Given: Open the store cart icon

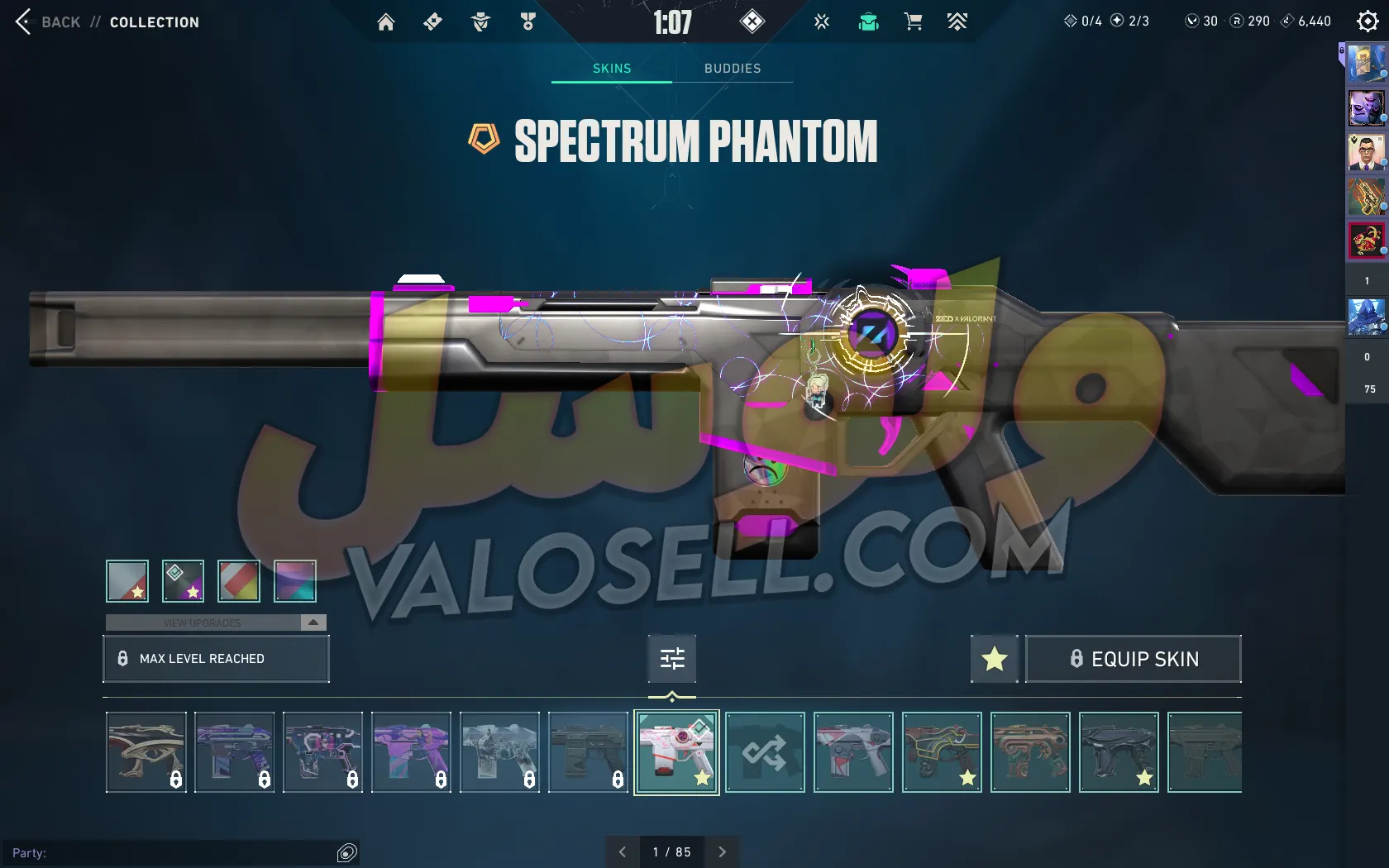Looking at the screenshot, I should pyautogui.click(x=913, y=22).
